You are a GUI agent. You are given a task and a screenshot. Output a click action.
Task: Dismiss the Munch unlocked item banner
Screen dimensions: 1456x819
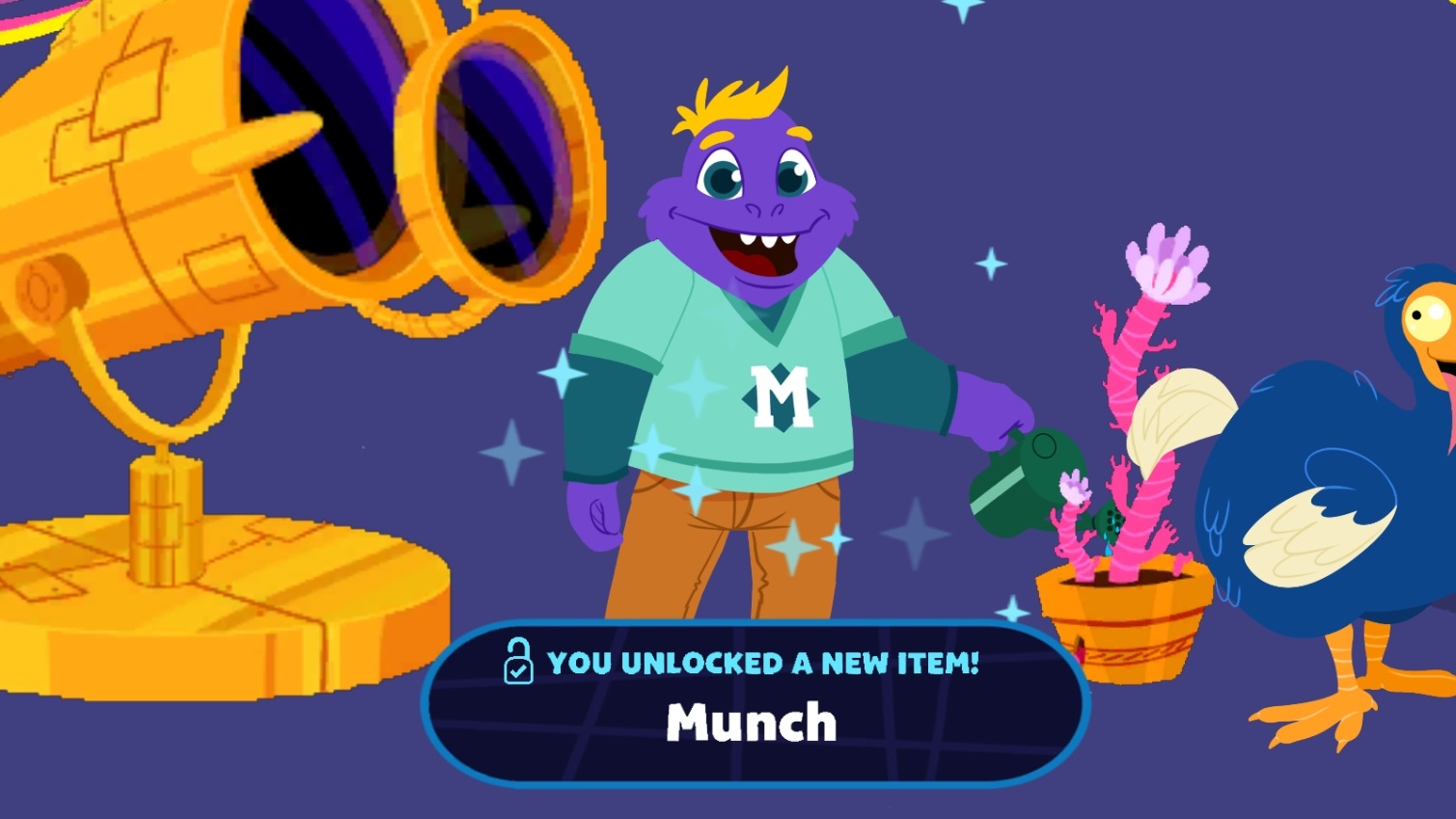point(755,702)
